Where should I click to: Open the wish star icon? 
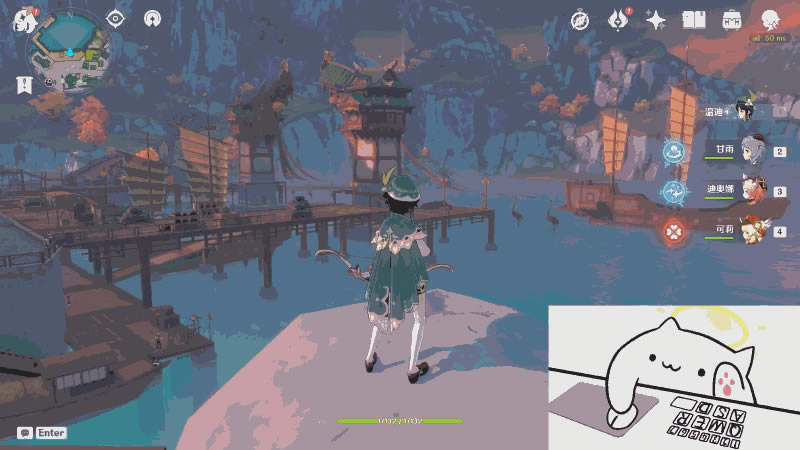pyautogui.click(x=656, y=20)
